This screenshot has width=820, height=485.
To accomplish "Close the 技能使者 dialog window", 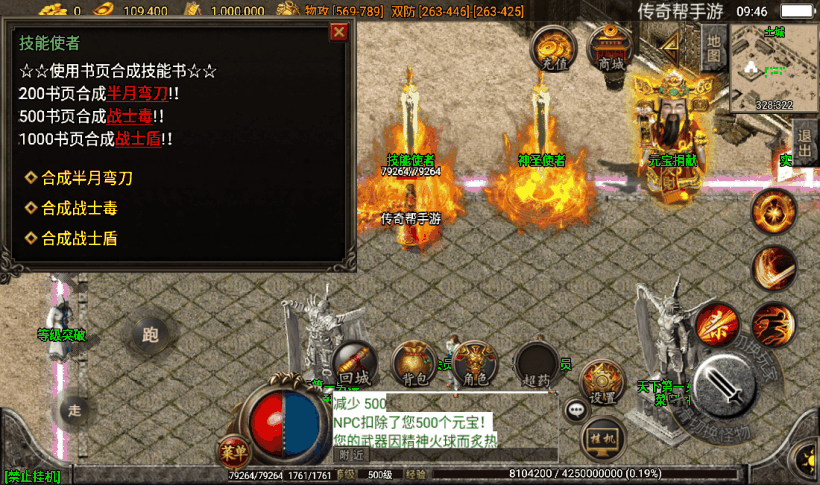I will click(x=338, y=32).
